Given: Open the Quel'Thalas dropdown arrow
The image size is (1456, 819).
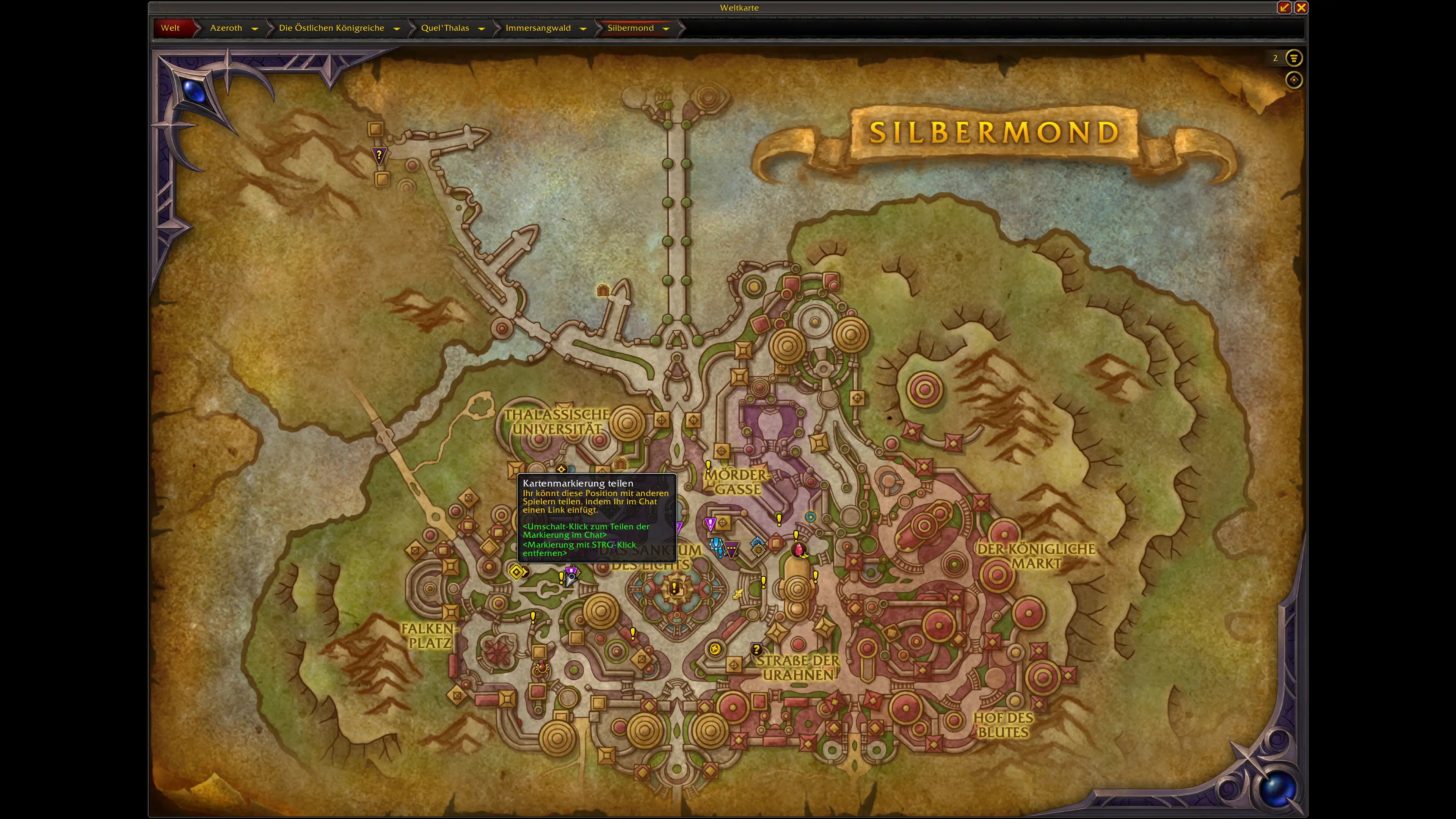Looking at the screenshot, I should tap(482, 28).
